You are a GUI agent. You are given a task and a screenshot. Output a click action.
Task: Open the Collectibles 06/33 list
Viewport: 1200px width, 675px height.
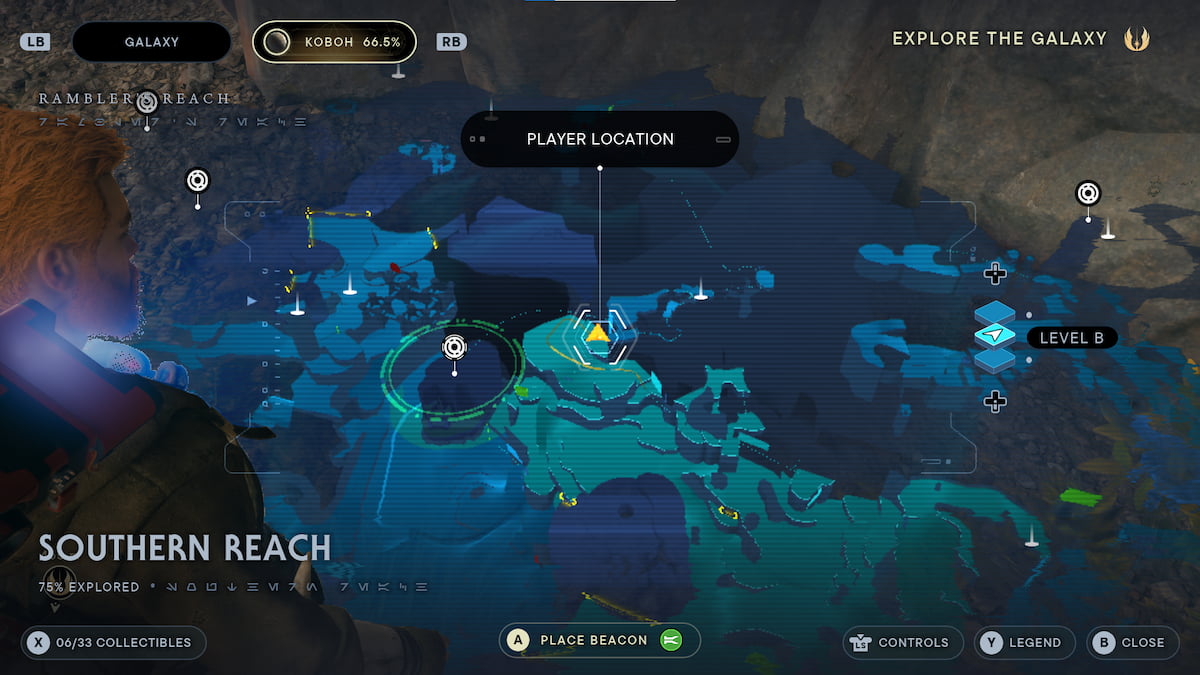pyautogui.click(x=114, y=642)
